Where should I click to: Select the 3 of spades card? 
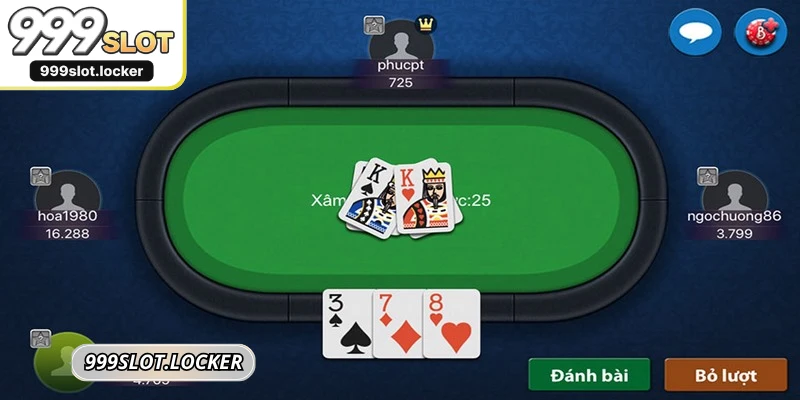[346, 323]
